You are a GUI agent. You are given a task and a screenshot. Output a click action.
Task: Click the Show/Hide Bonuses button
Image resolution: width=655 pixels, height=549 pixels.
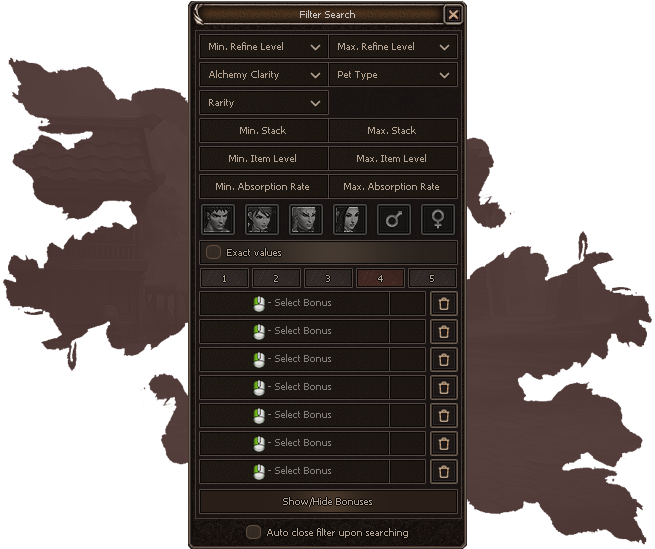pyautogui.click(x=328, y=501)
